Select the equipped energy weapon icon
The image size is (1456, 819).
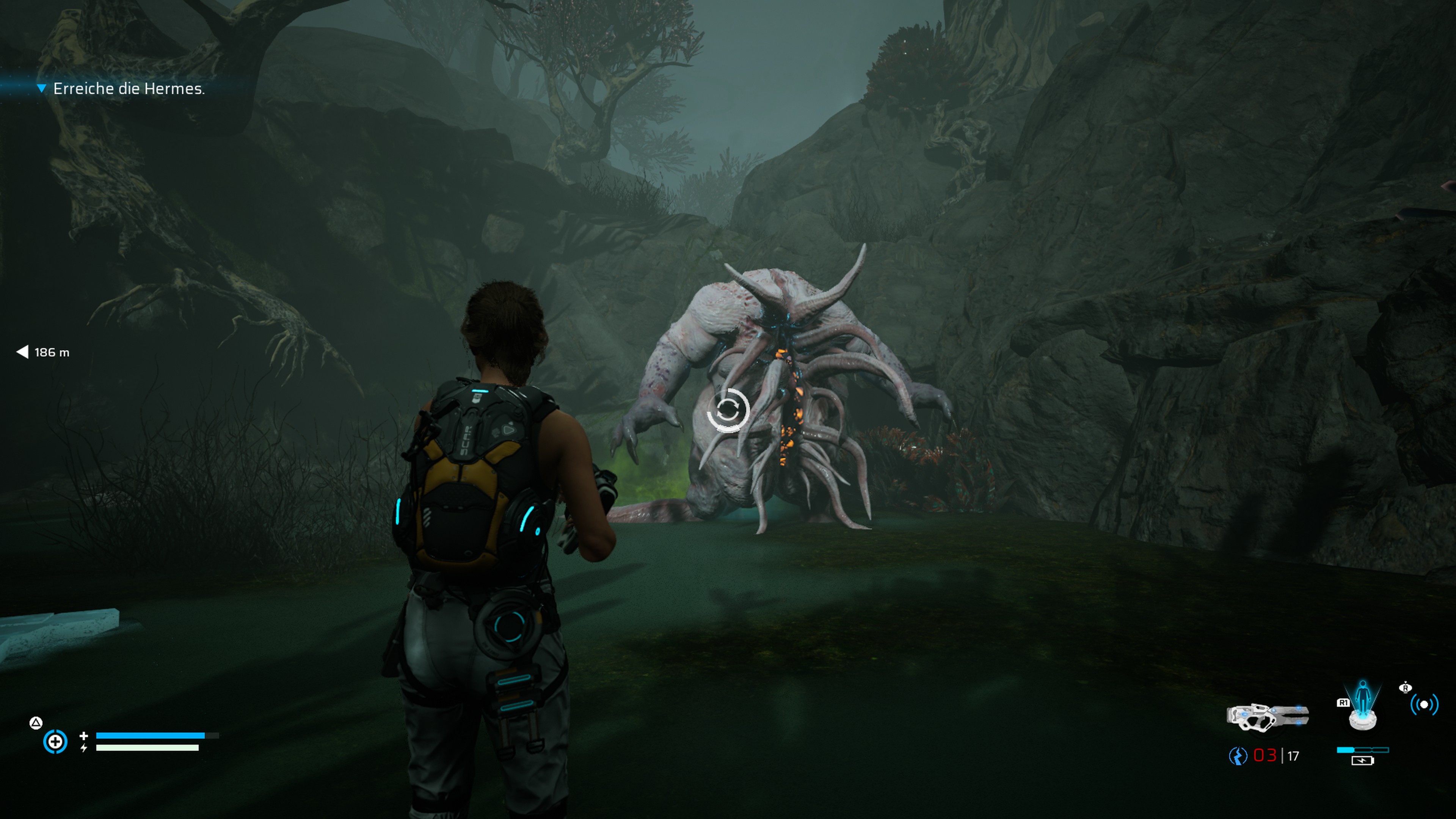(x=1267, y=717)
